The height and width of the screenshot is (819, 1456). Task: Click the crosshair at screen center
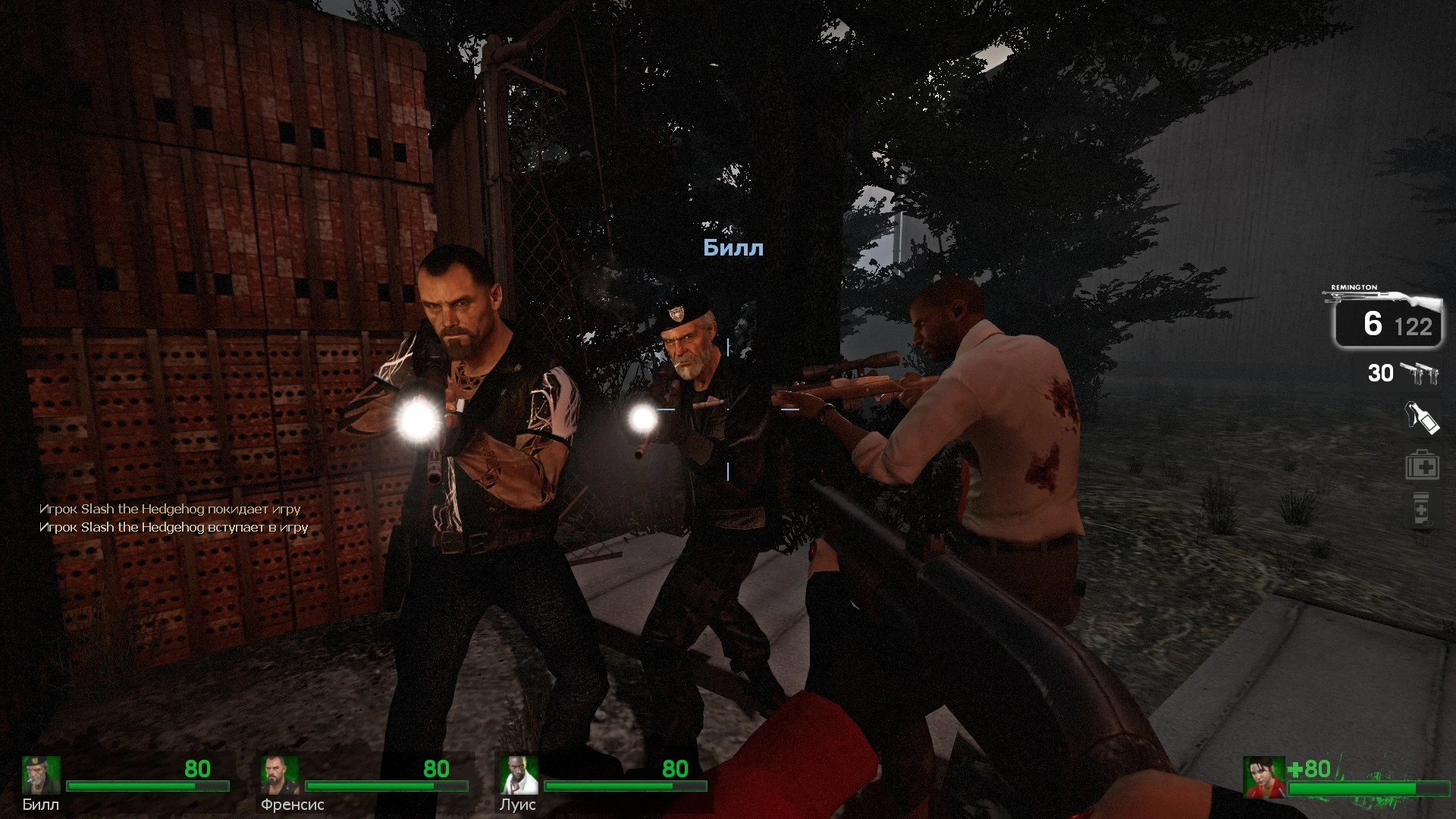[728, 409]
